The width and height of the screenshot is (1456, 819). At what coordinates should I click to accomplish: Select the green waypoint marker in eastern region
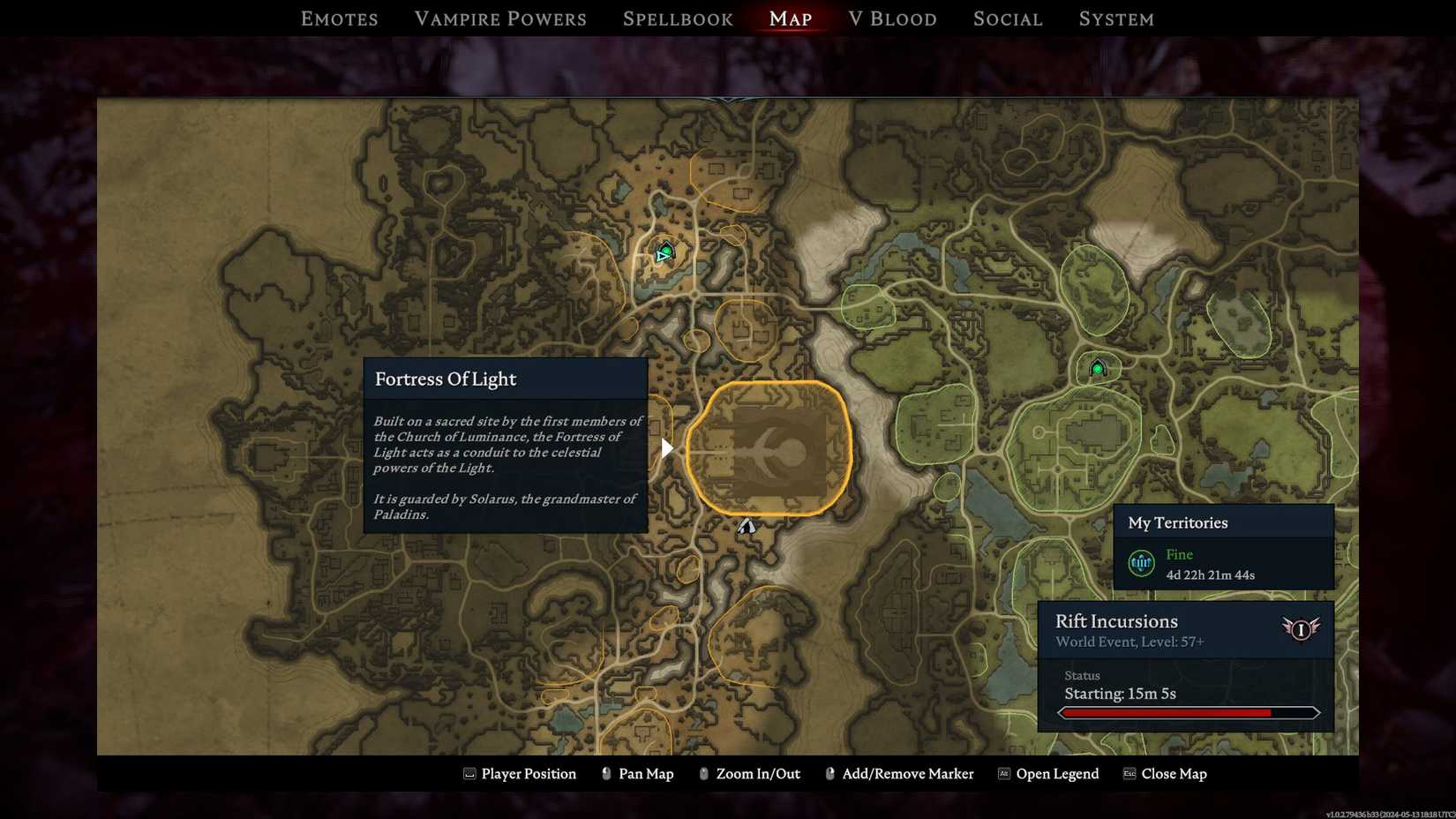[1097, 369]
